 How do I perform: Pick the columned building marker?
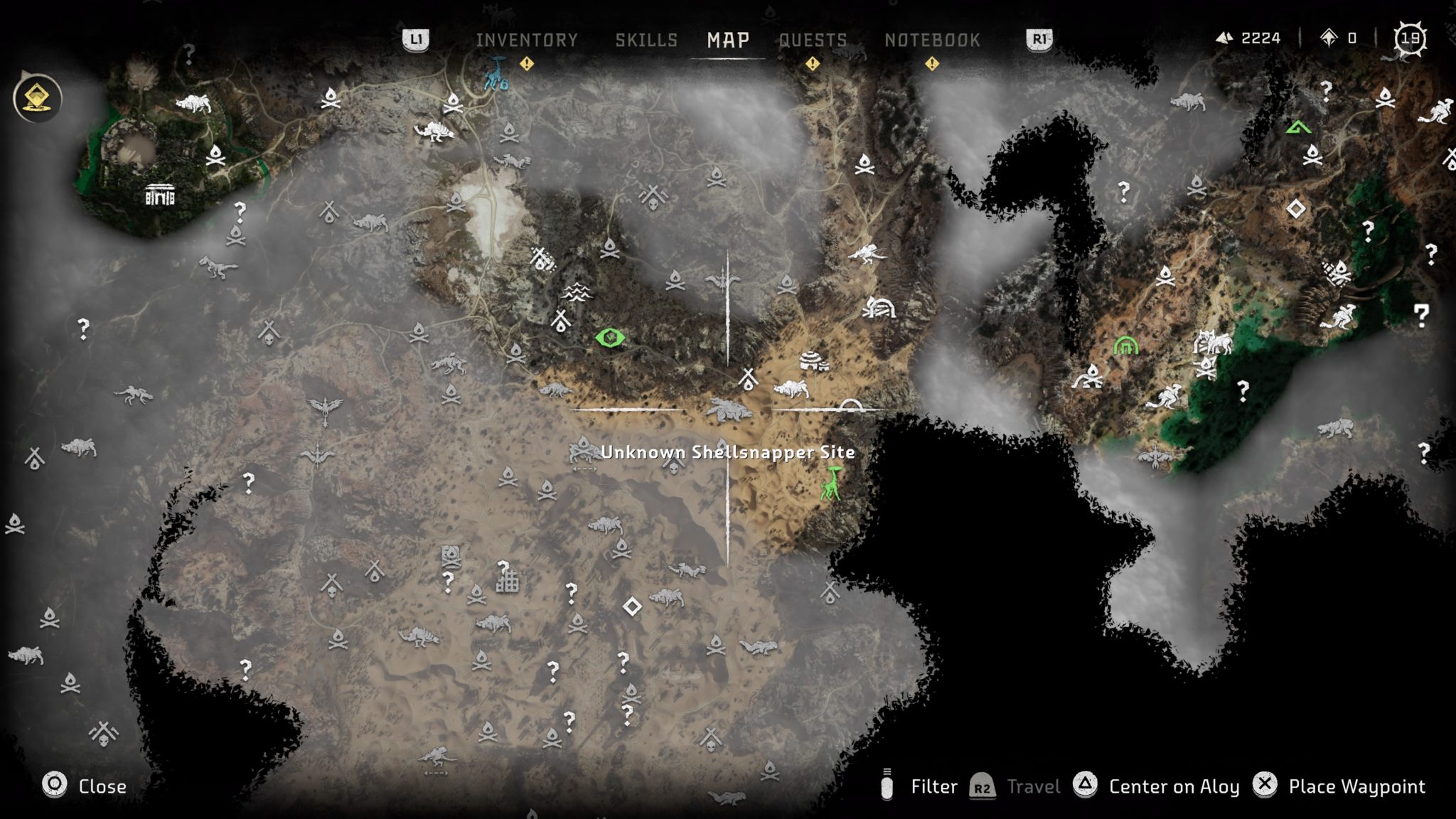[159, 194]
